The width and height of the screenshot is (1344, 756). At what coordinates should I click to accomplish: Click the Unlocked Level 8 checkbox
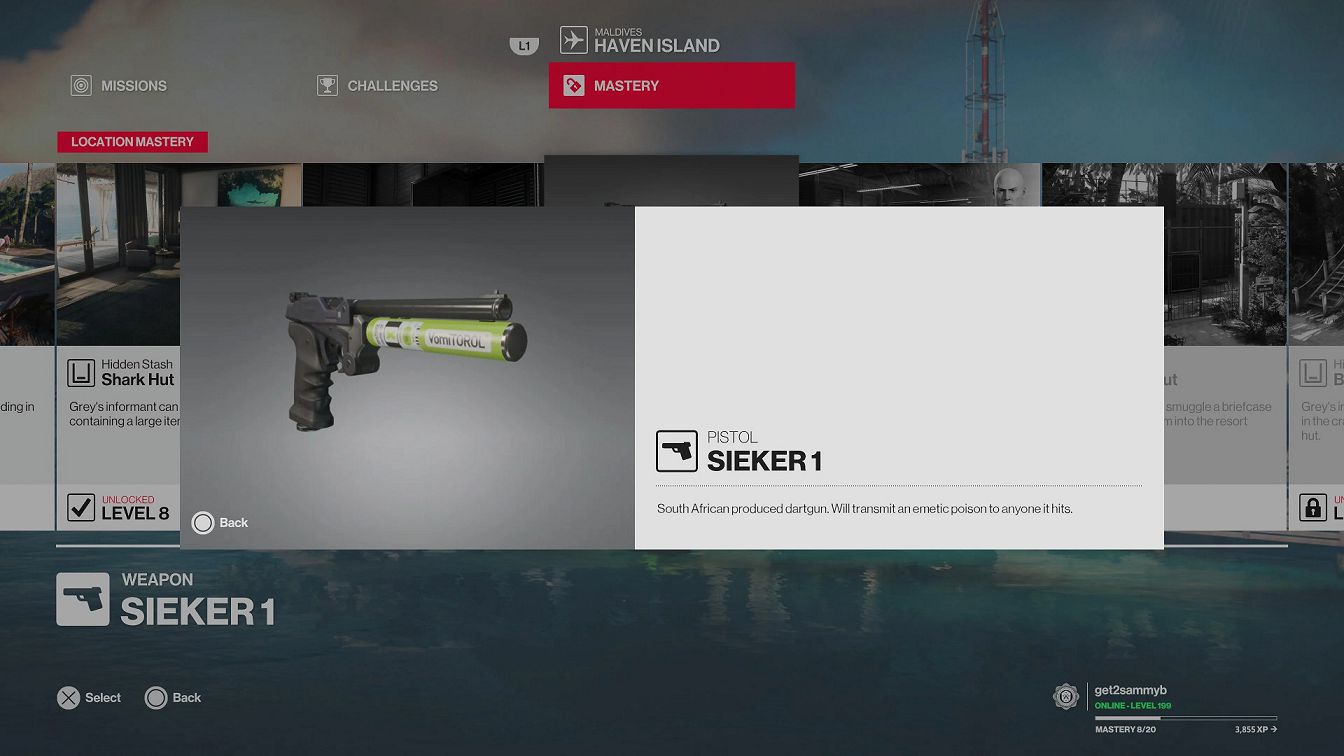click(79, 507)
